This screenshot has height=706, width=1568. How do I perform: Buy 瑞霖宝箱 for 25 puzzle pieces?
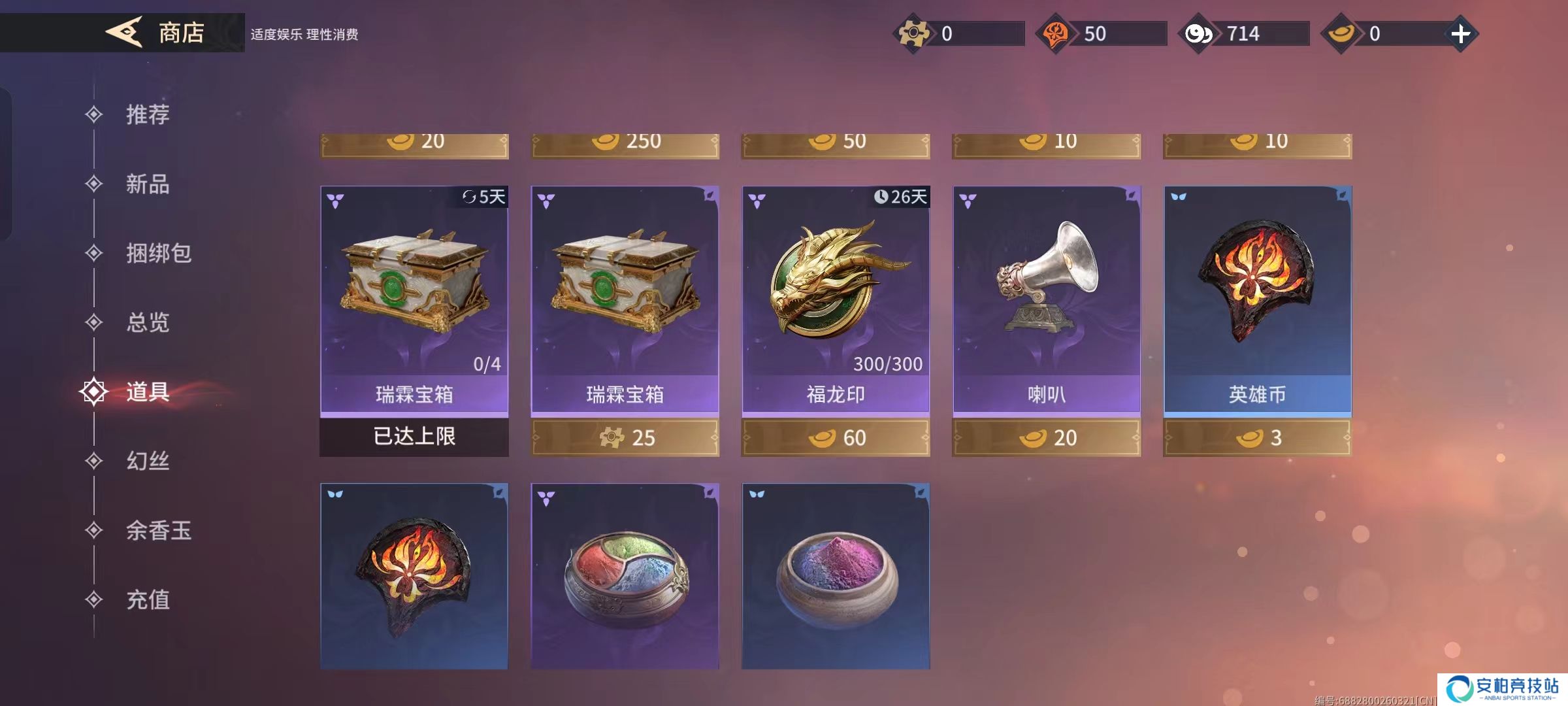coord(625,437)
